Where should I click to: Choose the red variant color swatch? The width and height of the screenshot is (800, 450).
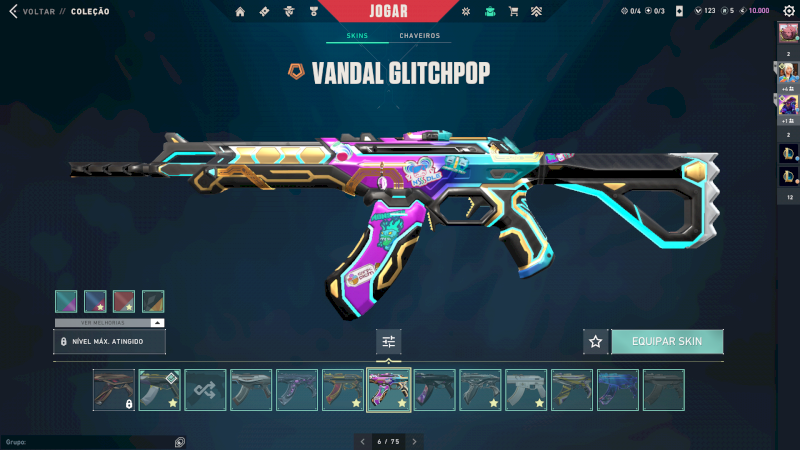click(x=124, y=301)
